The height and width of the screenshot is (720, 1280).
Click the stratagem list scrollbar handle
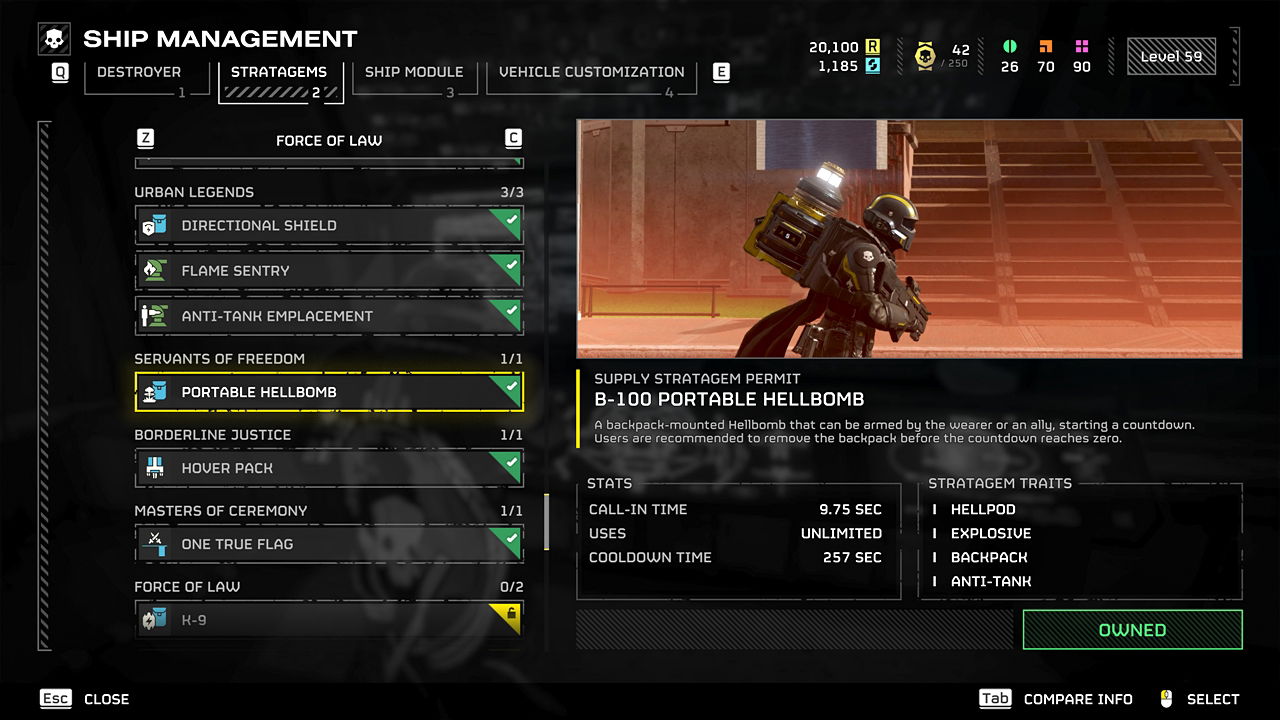546,521
